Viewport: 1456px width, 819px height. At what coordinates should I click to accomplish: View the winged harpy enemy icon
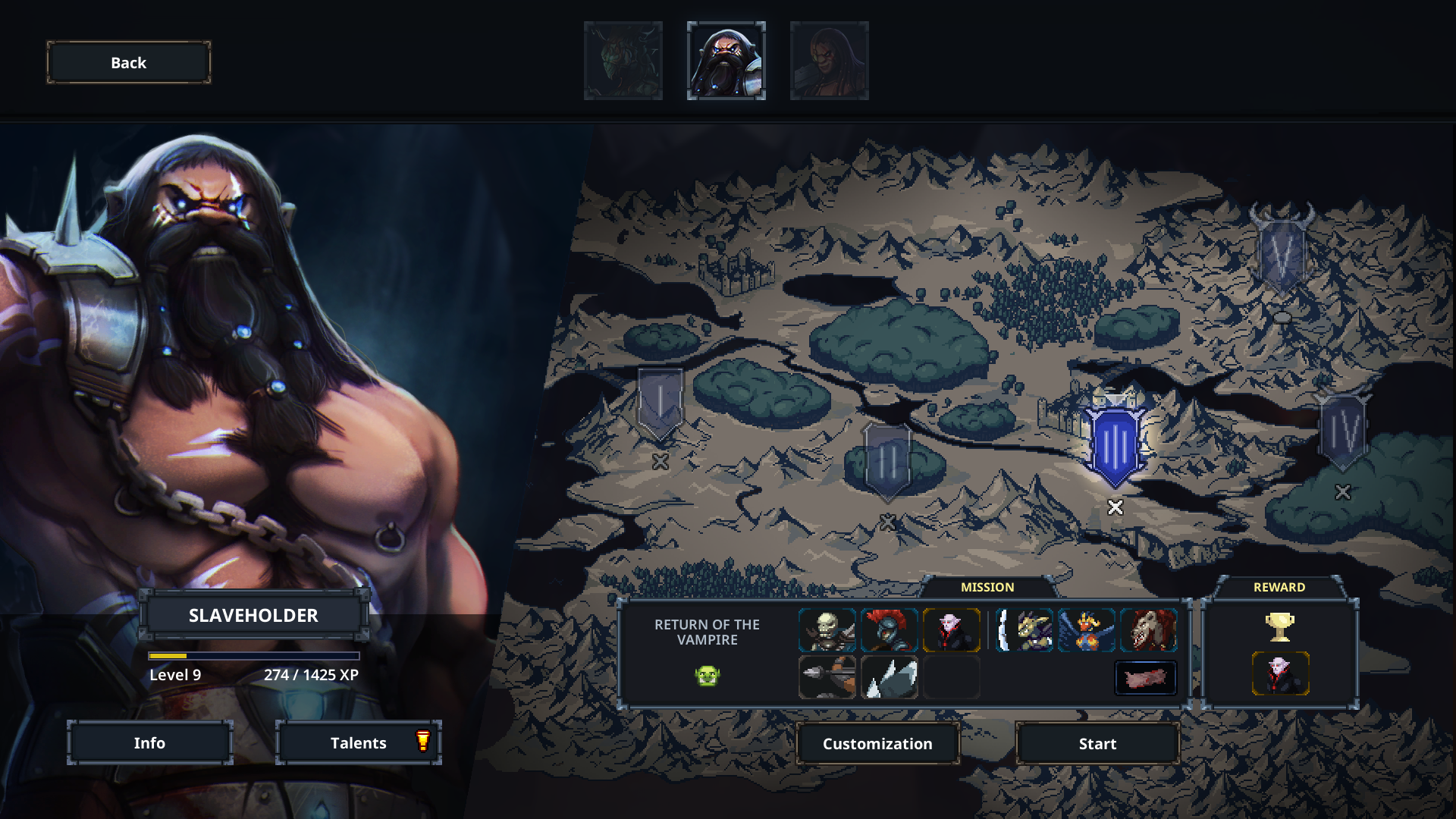[1087, 630]
